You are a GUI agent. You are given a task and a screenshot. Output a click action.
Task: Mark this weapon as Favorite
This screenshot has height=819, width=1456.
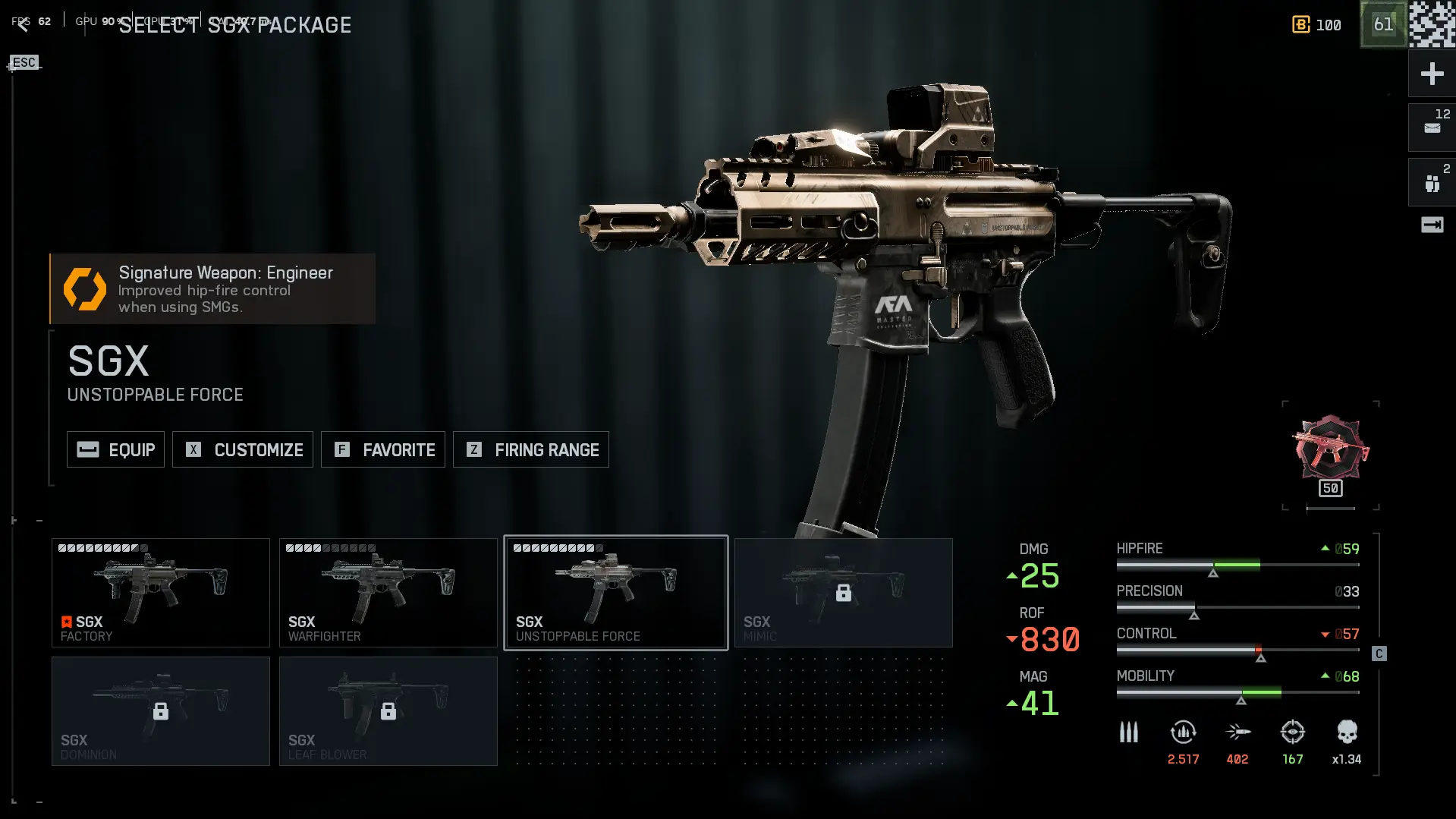383,449
